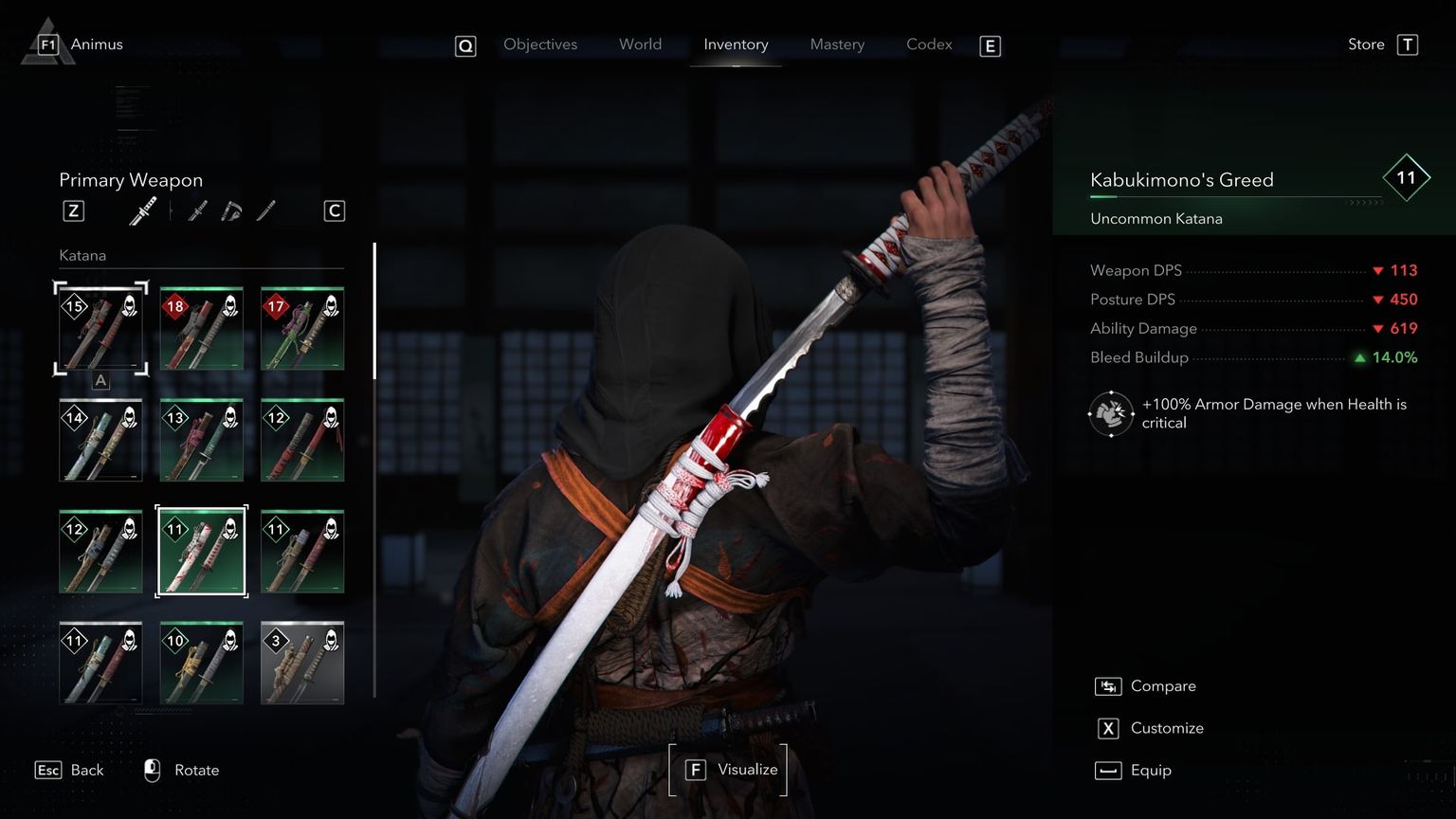Screen dimensions: 1456x819
Task: Open the Codex tab
Action: pos(928,44)
